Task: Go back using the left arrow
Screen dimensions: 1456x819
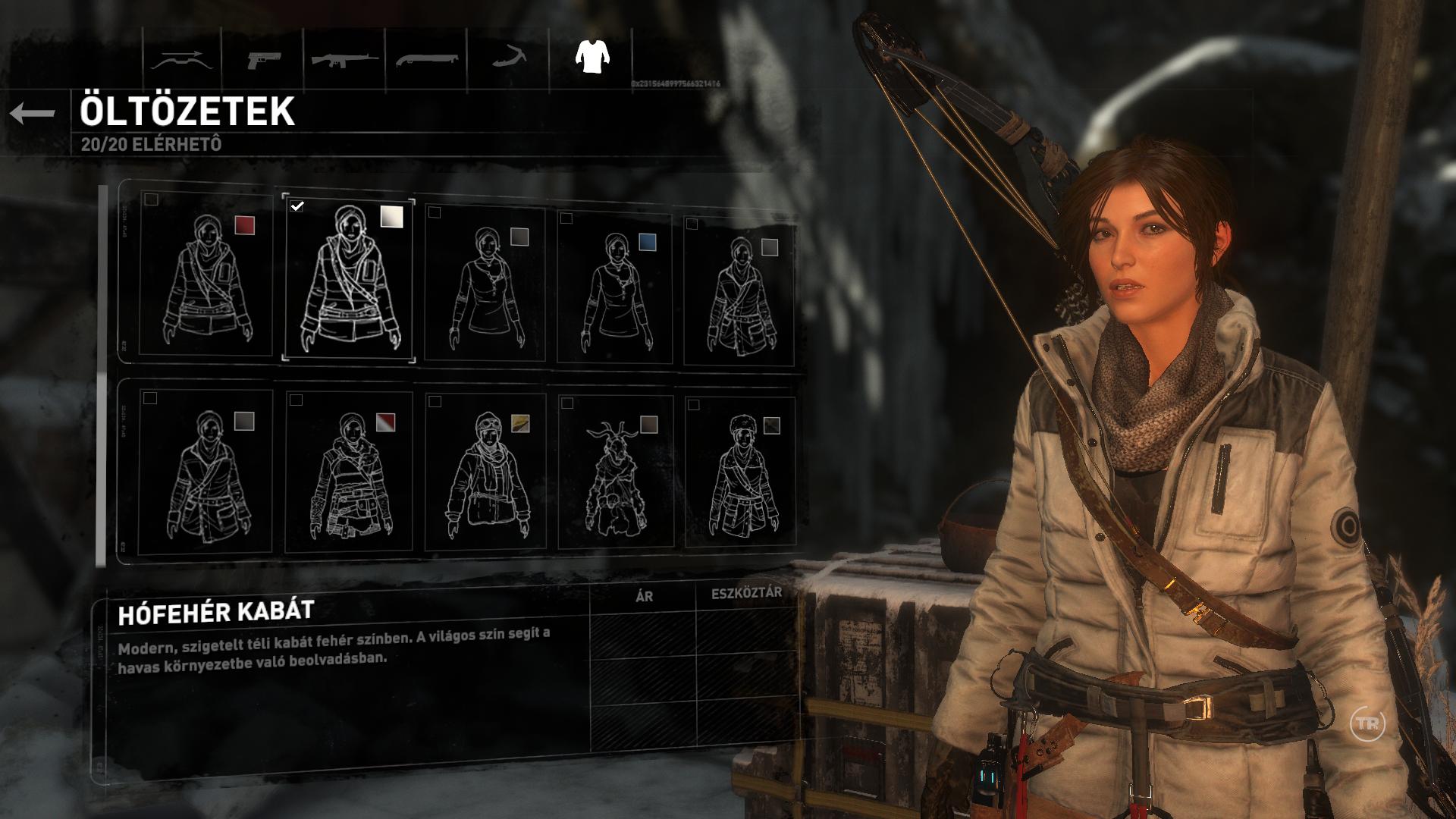Action: [33, 114]
